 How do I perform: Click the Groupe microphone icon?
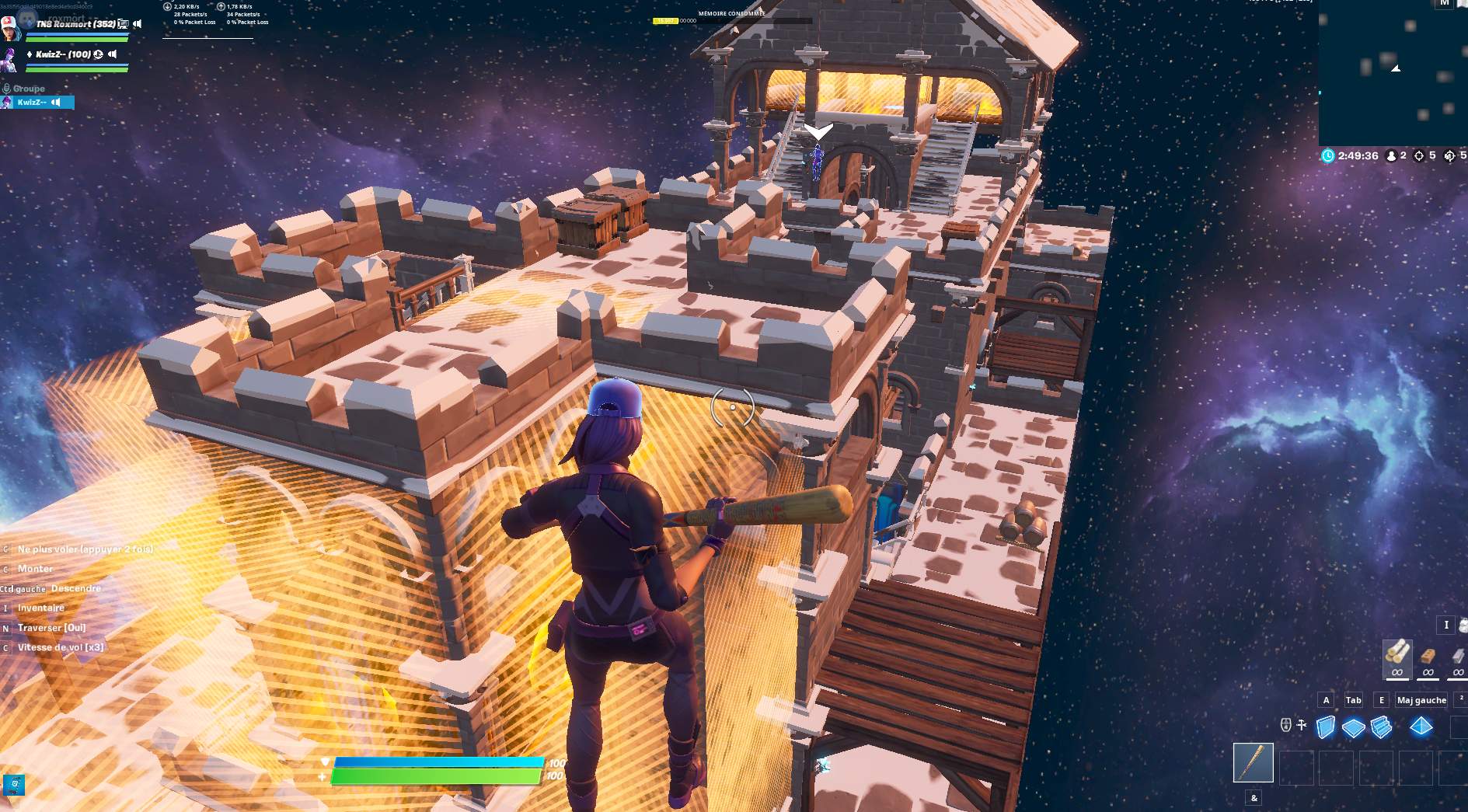[6, 89]
